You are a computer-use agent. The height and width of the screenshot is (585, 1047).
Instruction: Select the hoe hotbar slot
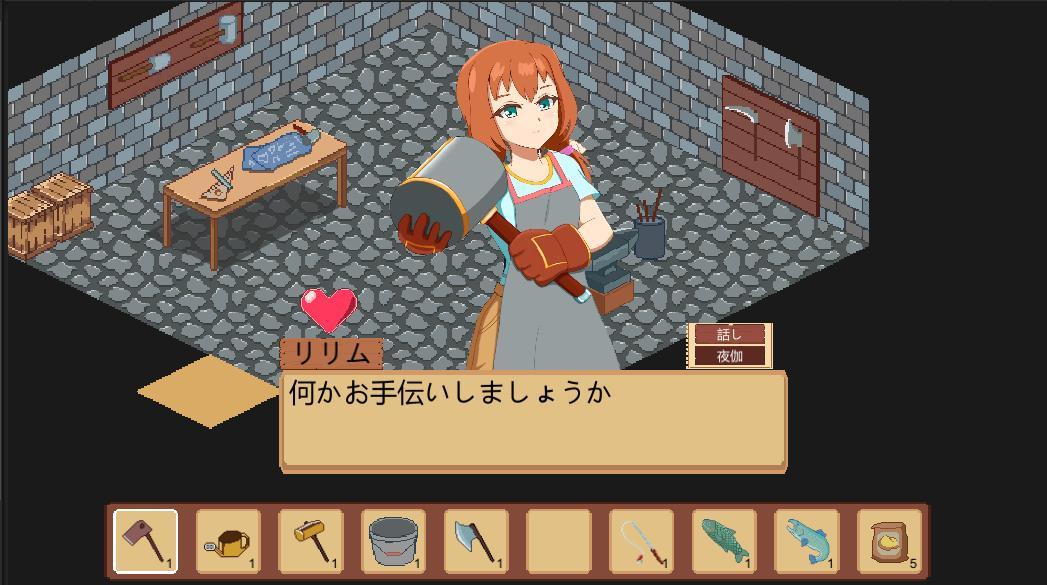[x=146, y=541]
